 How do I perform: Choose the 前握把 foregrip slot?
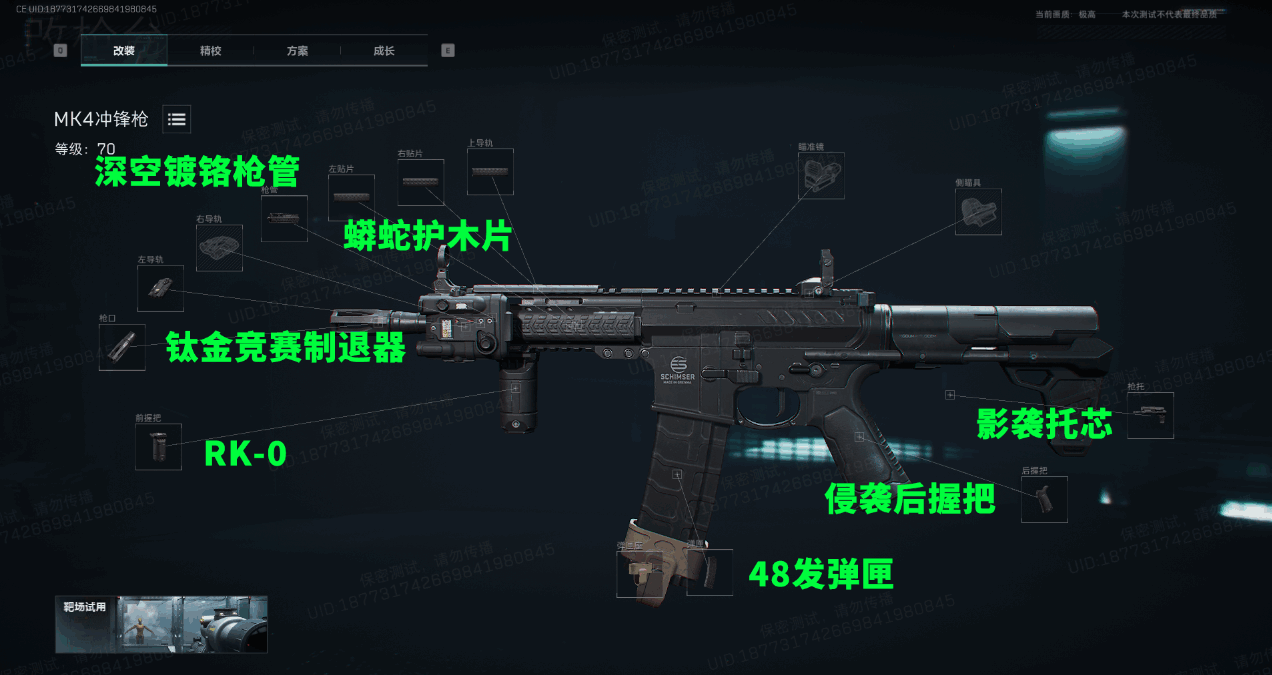tap(158, 446)
